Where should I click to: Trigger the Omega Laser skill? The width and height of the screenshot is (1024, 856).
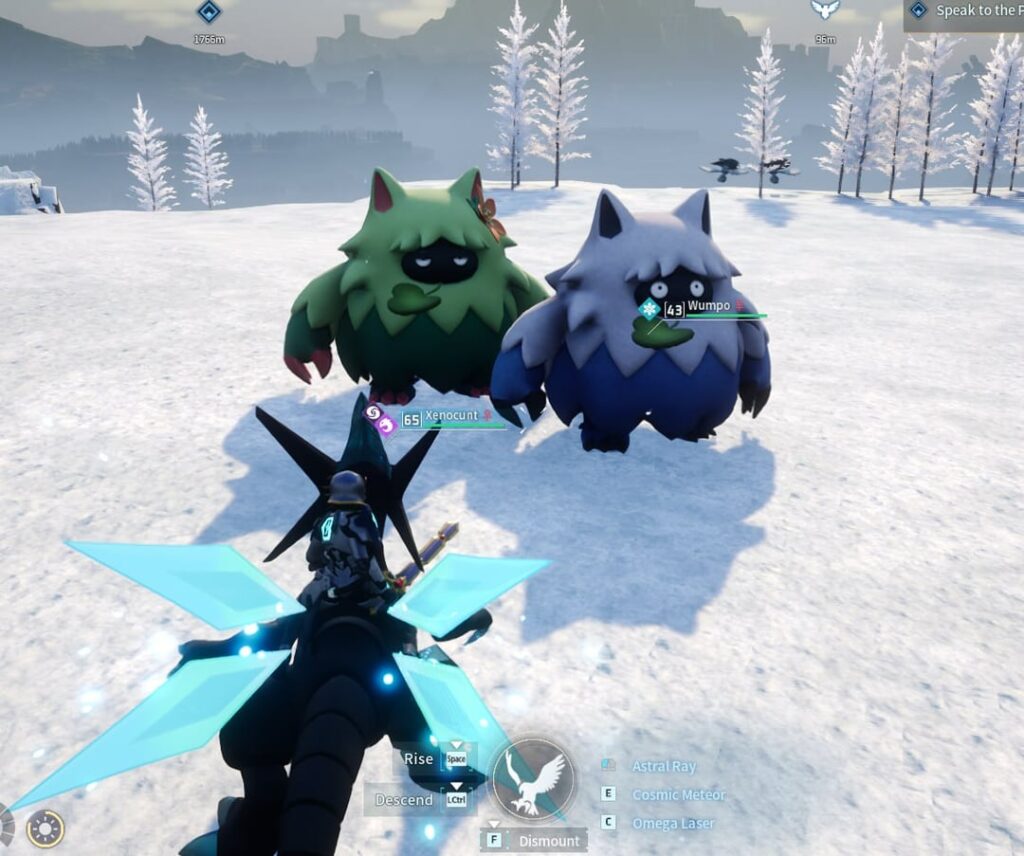point(673,823)
